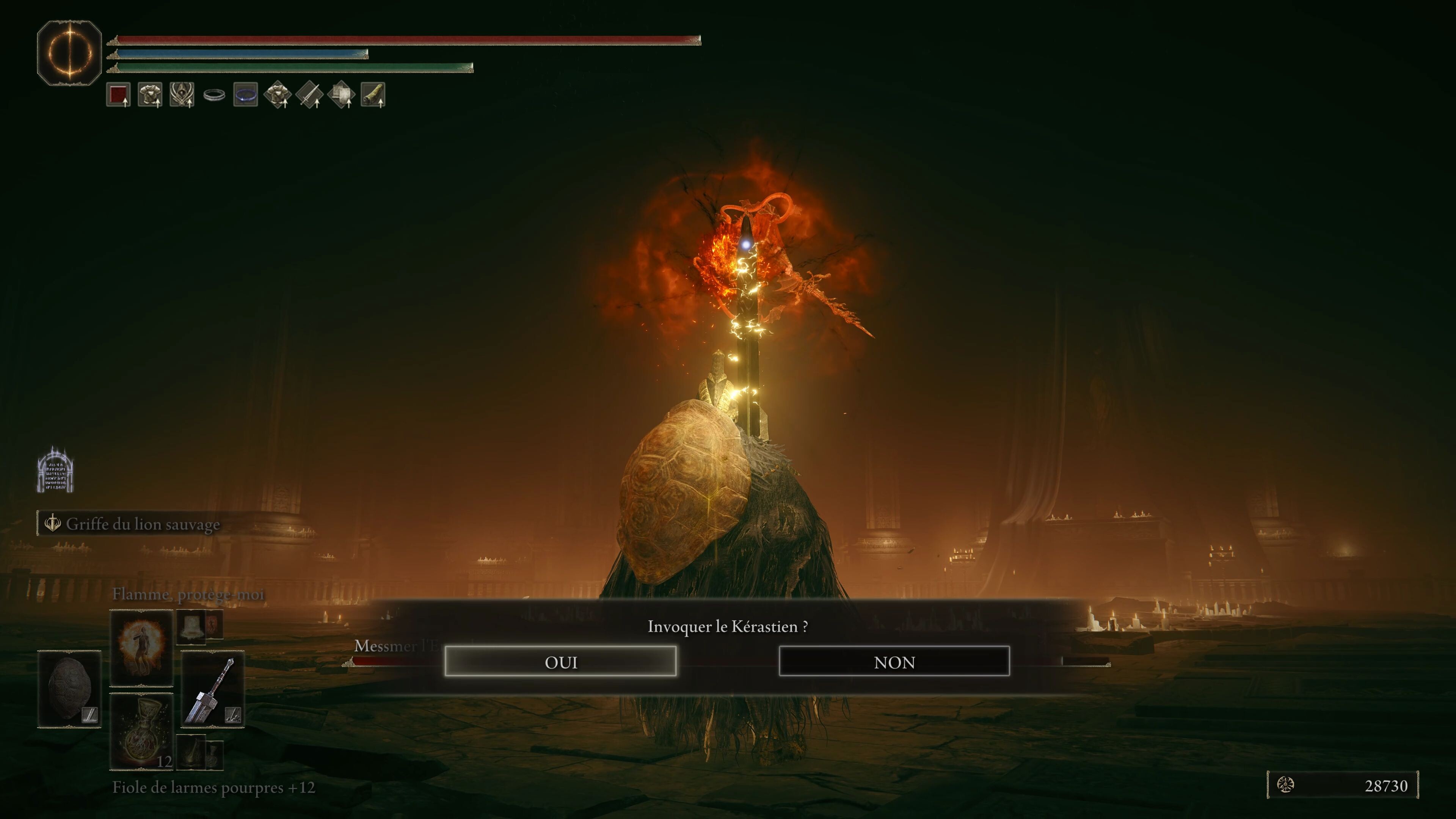Click the red square buff icon
Viewport: 1456px width, 819px height.
point(118,94)
